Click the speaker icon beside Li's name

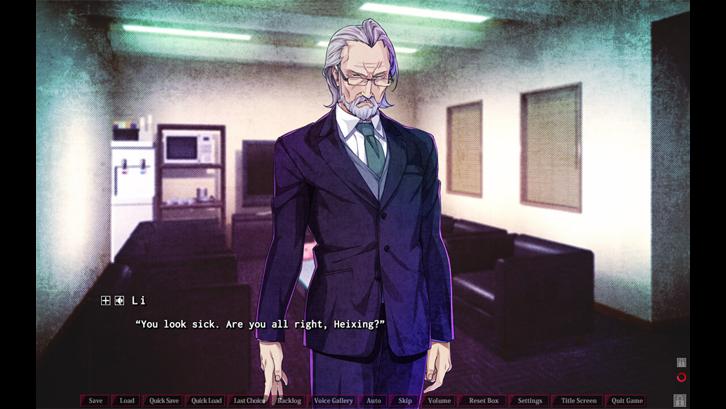pos(119,300)
